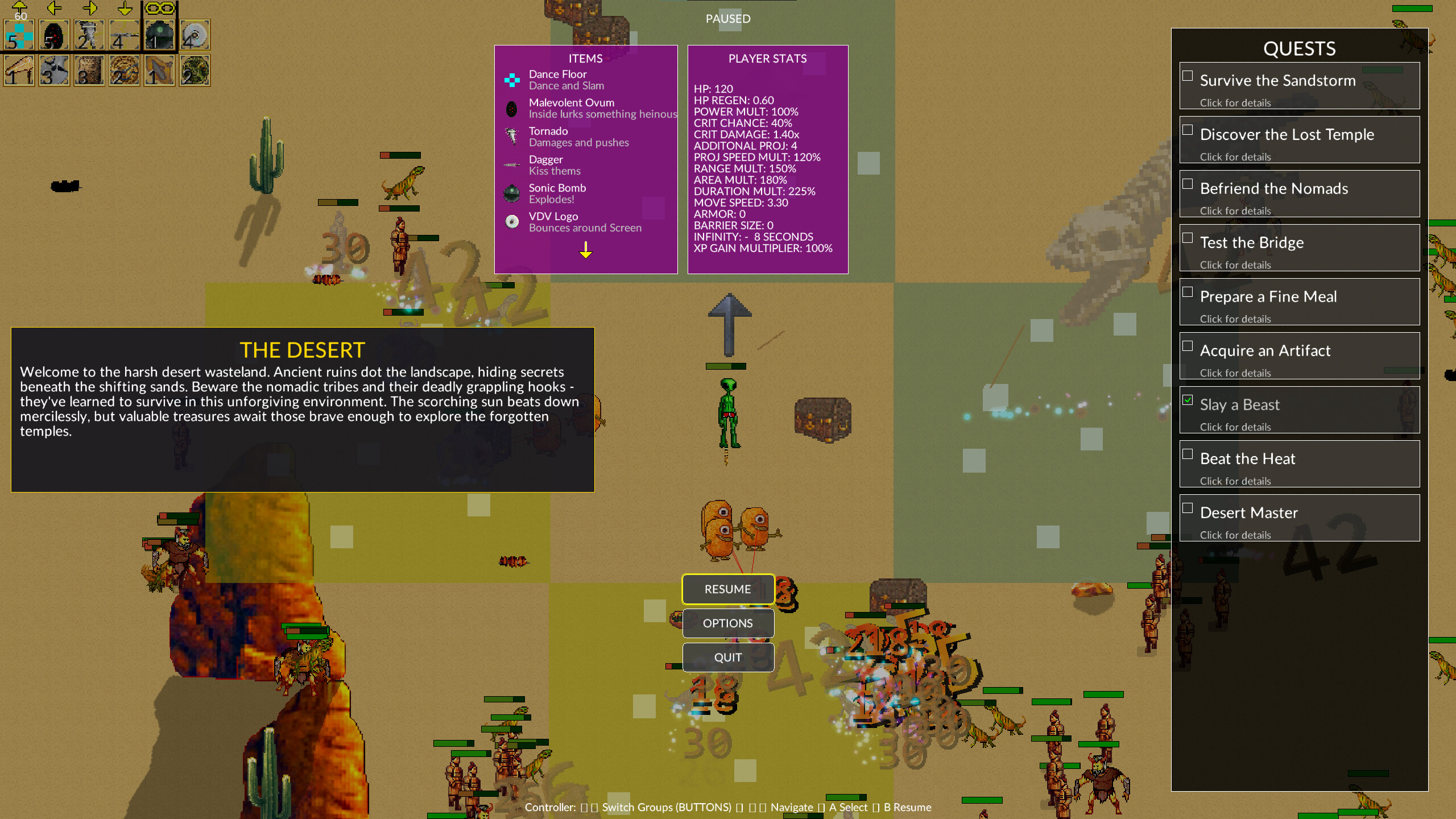Uncheck the completed Slay a Beast quest

click(x=1189, y=400)
